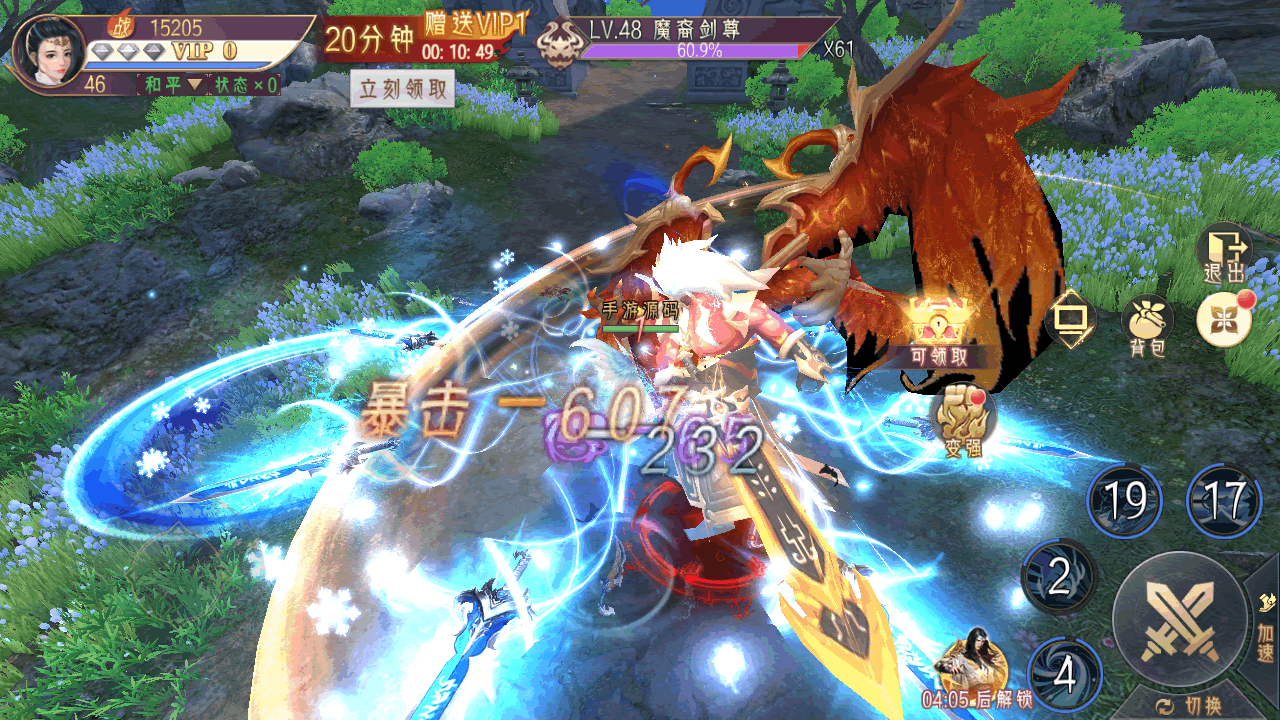
Task: Use the skill with cooldown 2
Action: pyautogui.click(x=1059, y=576)
